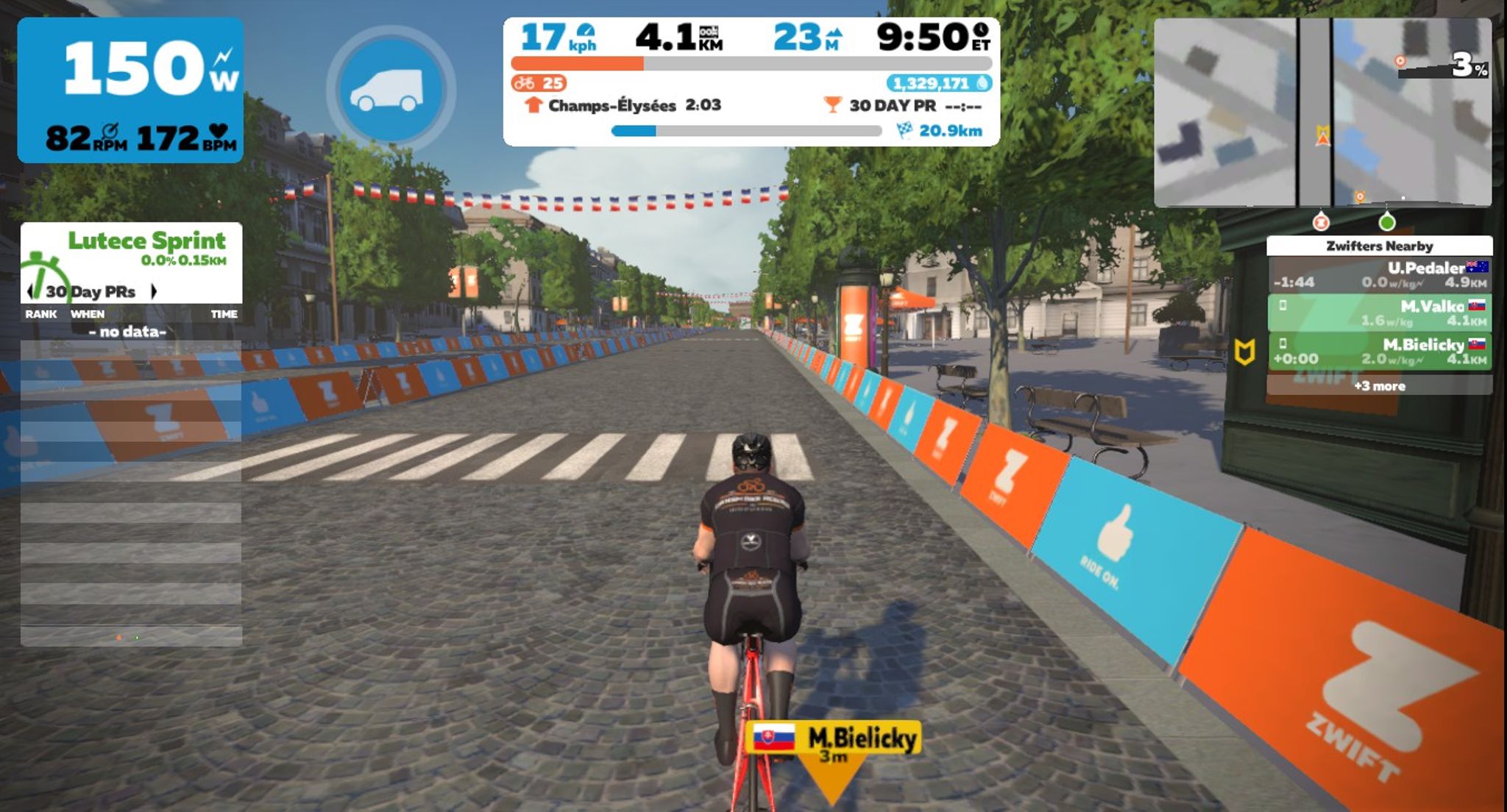Select U.Pedaler in Zwifters Nearby list
Image resolution: width=1507 pixels, height=812 pixels.
pos(1379,274)
